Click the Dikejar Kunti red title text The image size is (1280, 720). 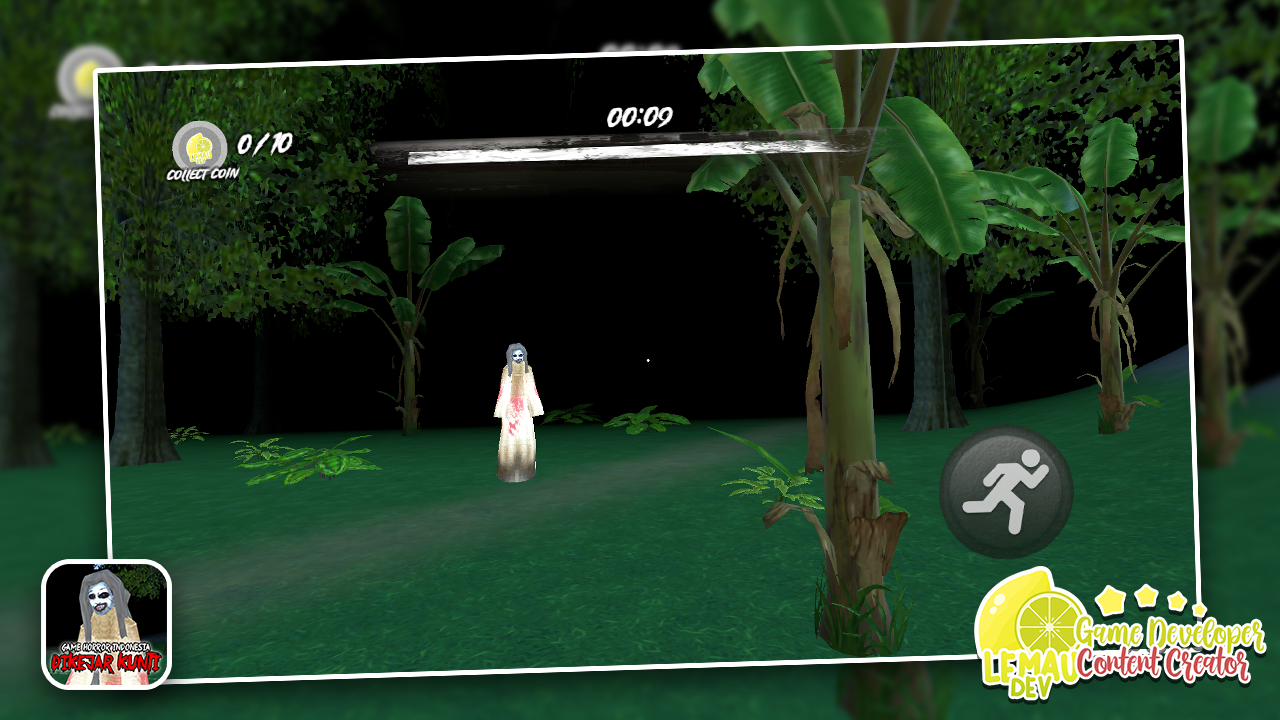pyautogui.click(x=105, y=661)
